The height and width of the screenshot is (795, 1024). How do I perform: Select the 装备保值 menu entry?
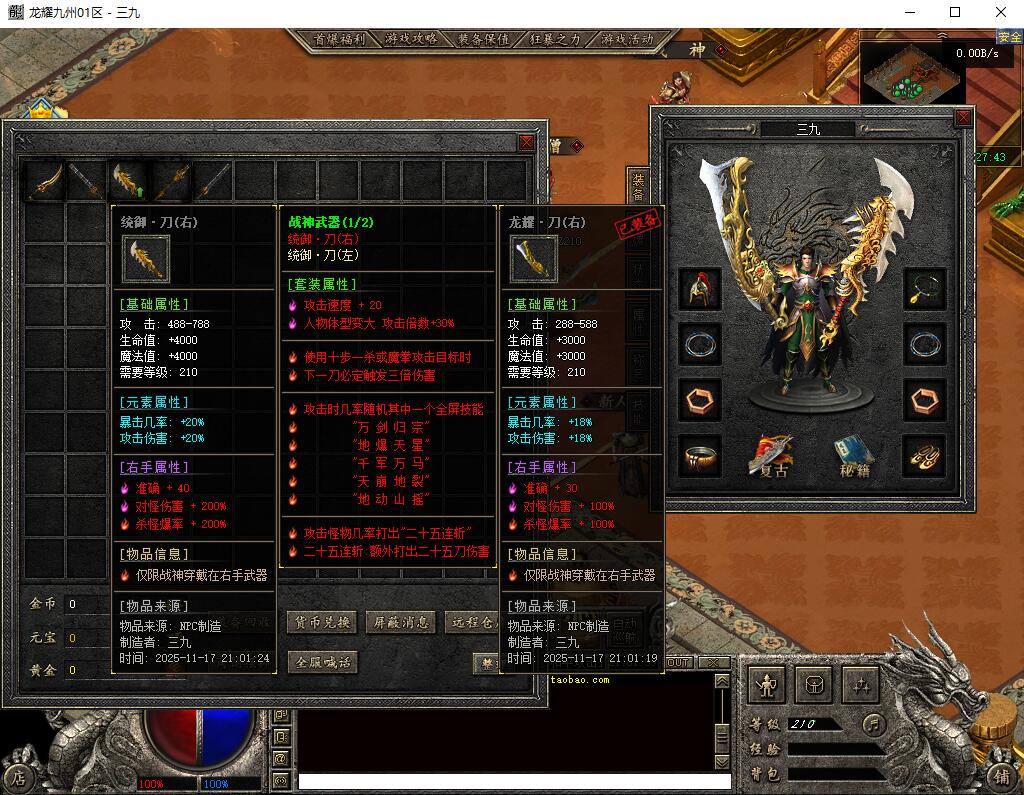coord(484,39)
